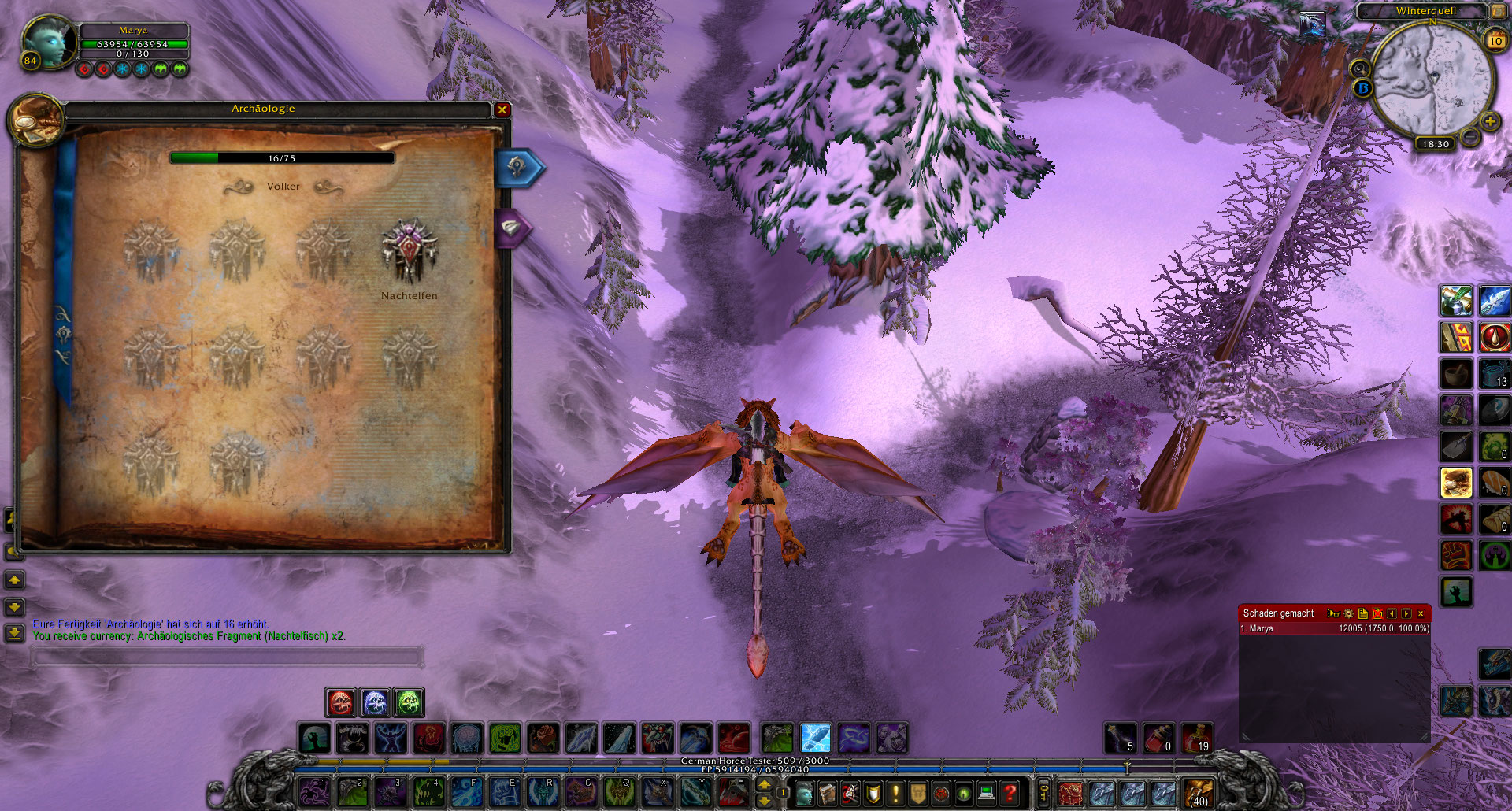Select the red skull presence icon
This screenshot has width=1512, height=811.
341,702
